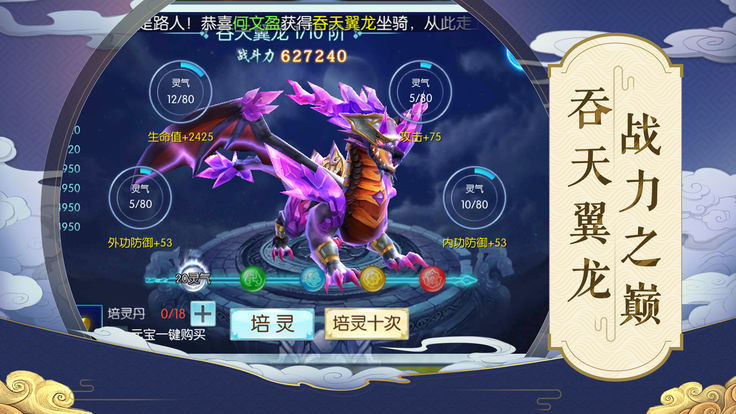Click the yellow orb on the progress track
Image resolution: width=736 pixels, height=414 pixels.
[x=372, y=276]
